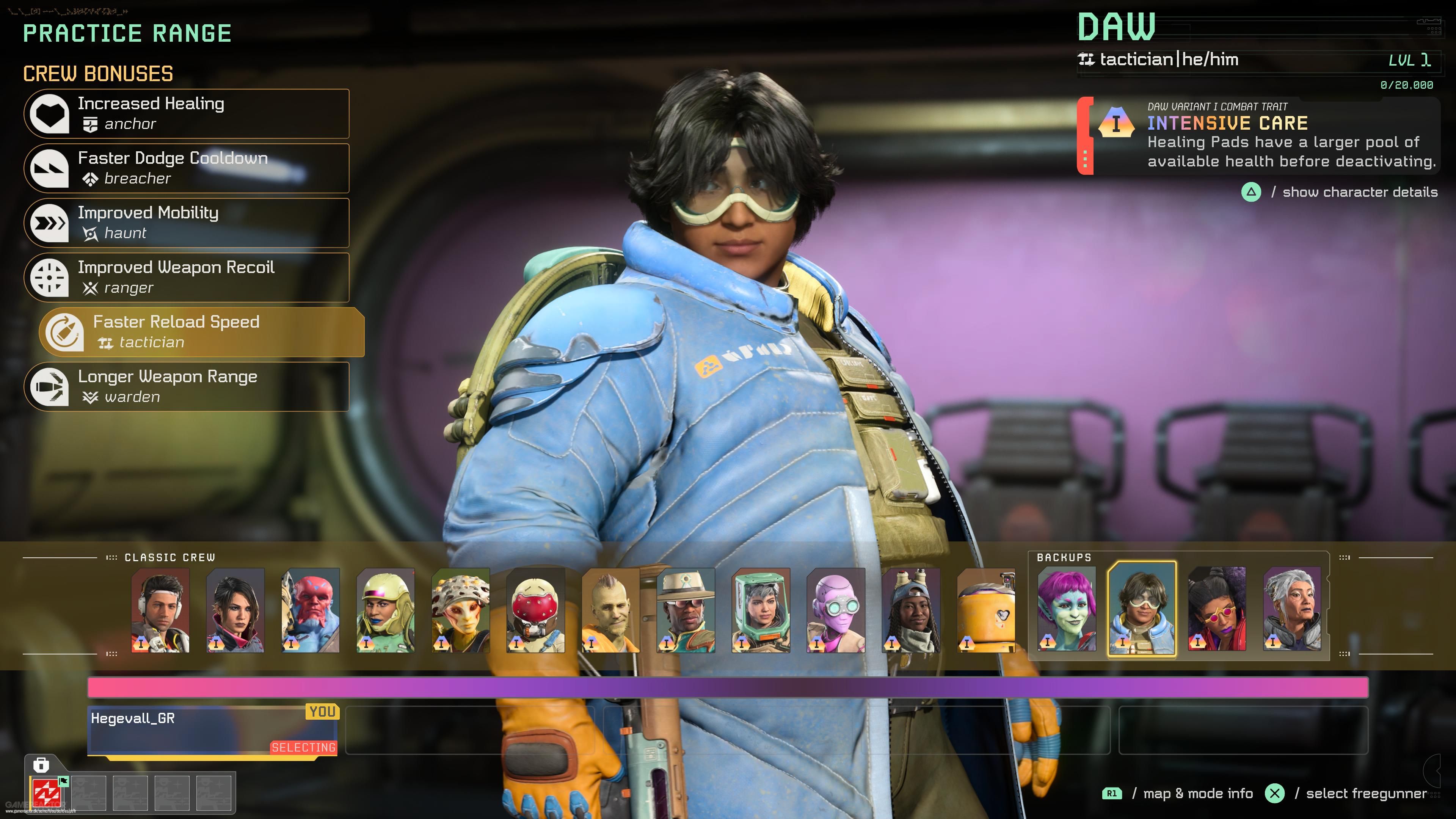
Task: Pick the yellow robot character portrait
Action: pyautogui.click(x=986, y=610)
